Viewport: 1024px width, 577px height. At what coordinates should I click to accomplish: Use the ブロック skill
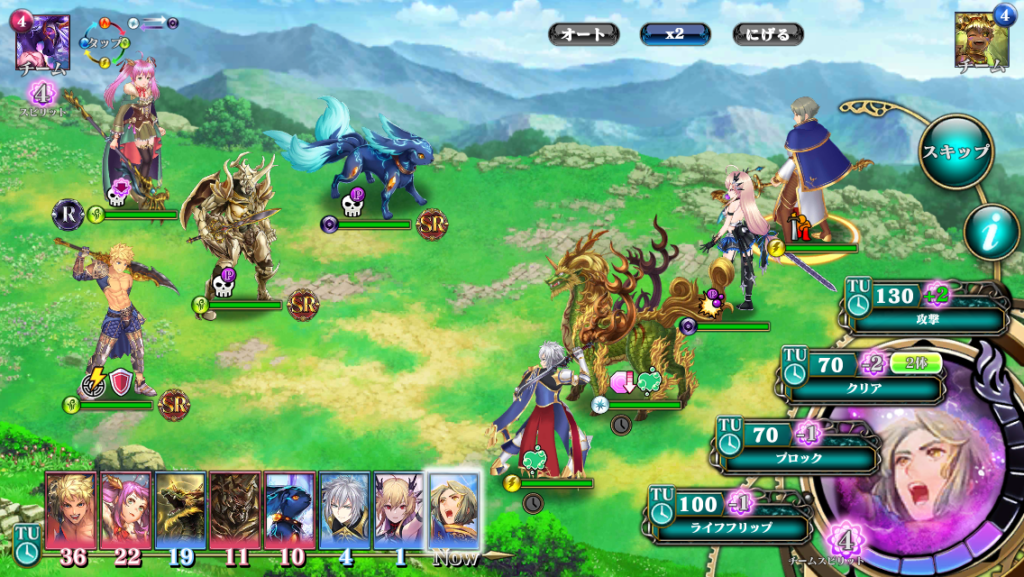(800, 445)
